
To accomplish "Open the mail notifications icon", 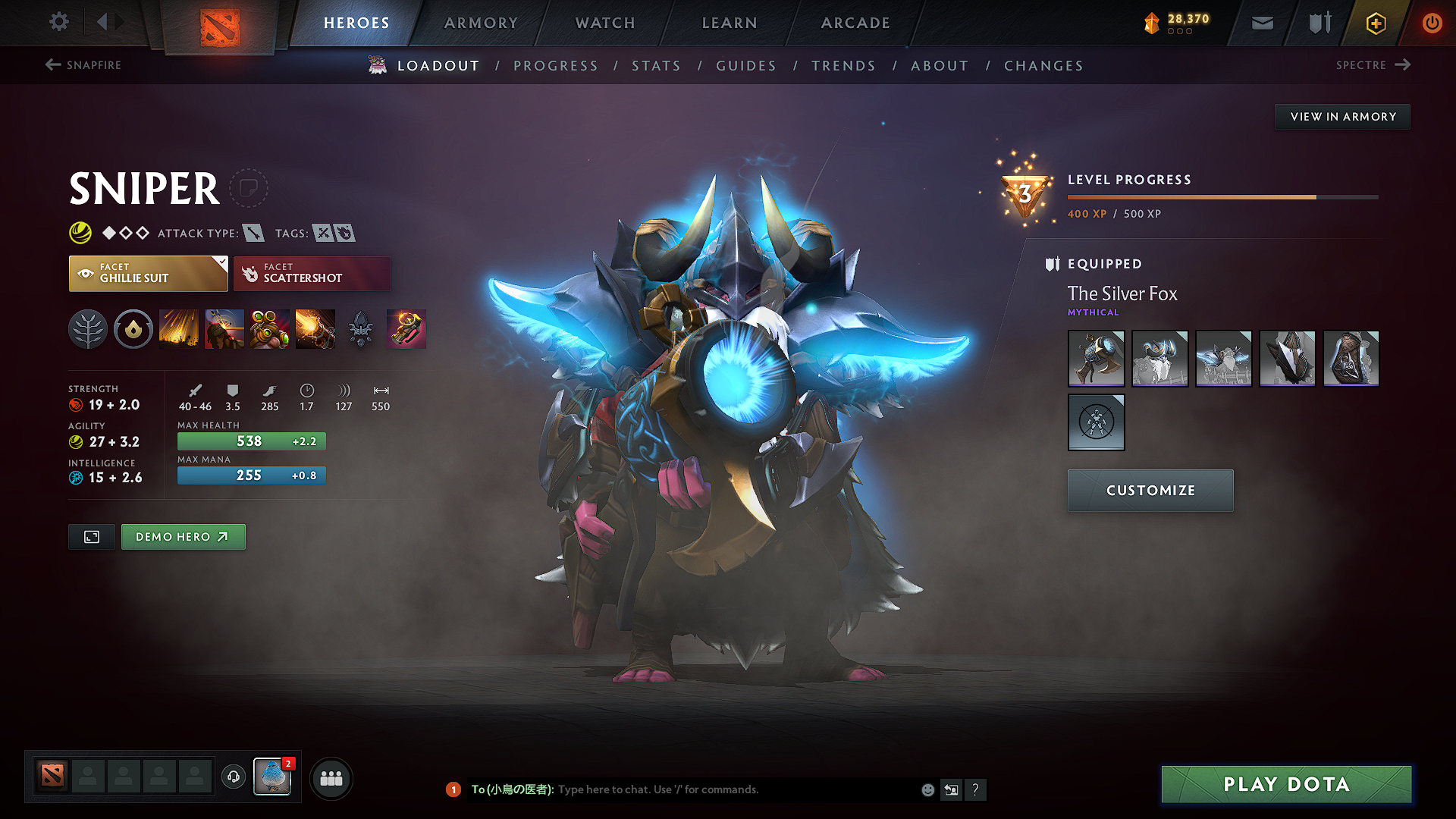I will (x=1262, y=23).
